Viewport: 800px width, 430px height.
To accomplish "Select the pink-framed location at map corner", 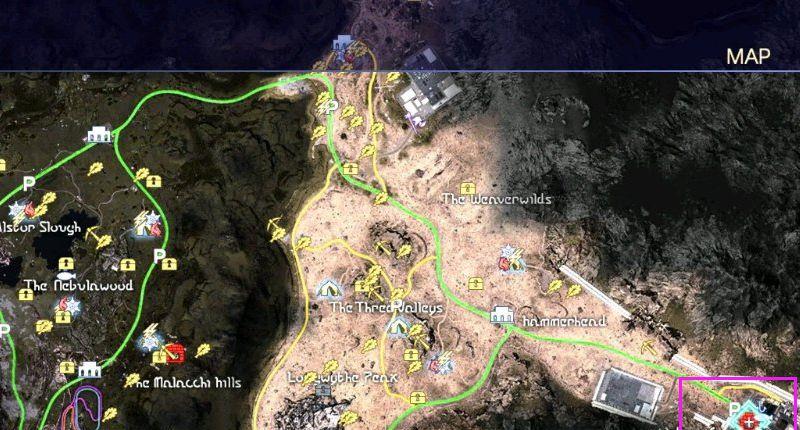I will point(738,403).
